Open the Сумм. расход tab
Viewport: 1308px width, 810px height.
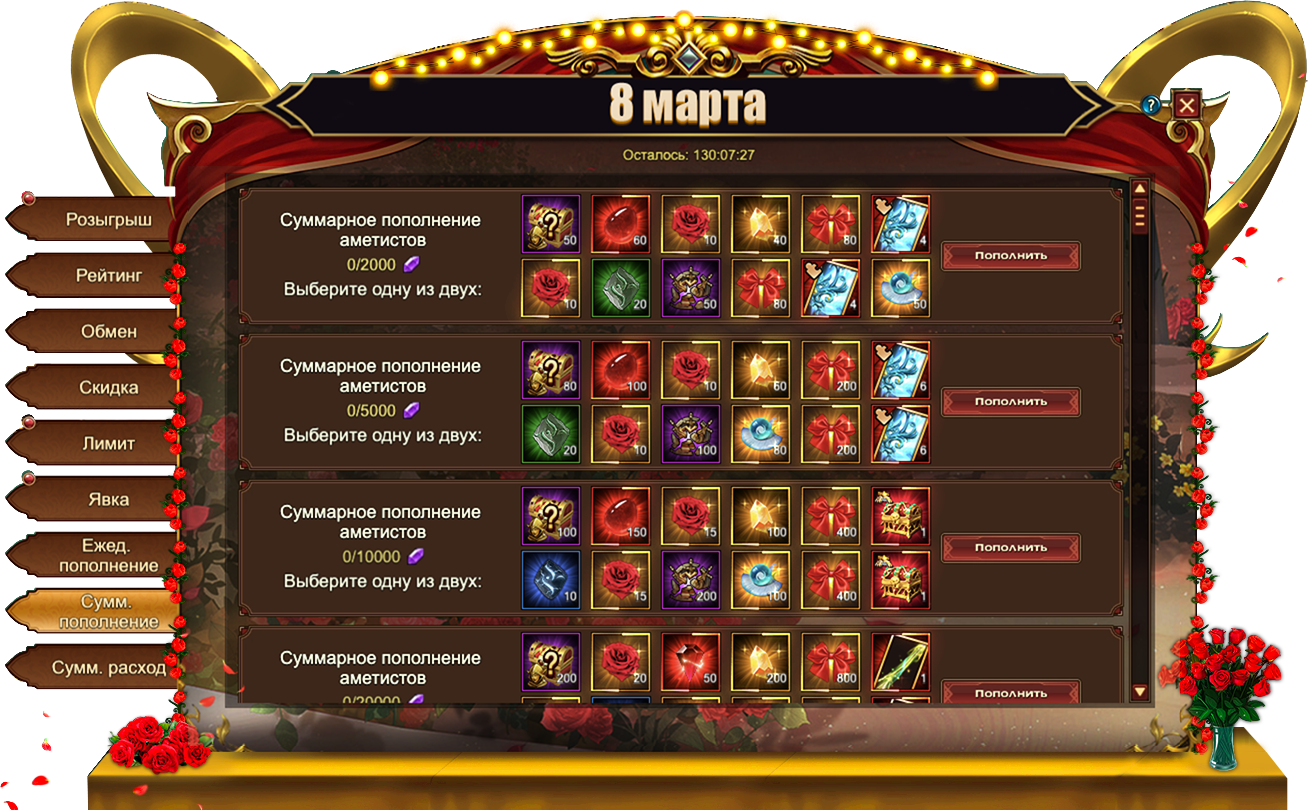[x=108, y=667]
